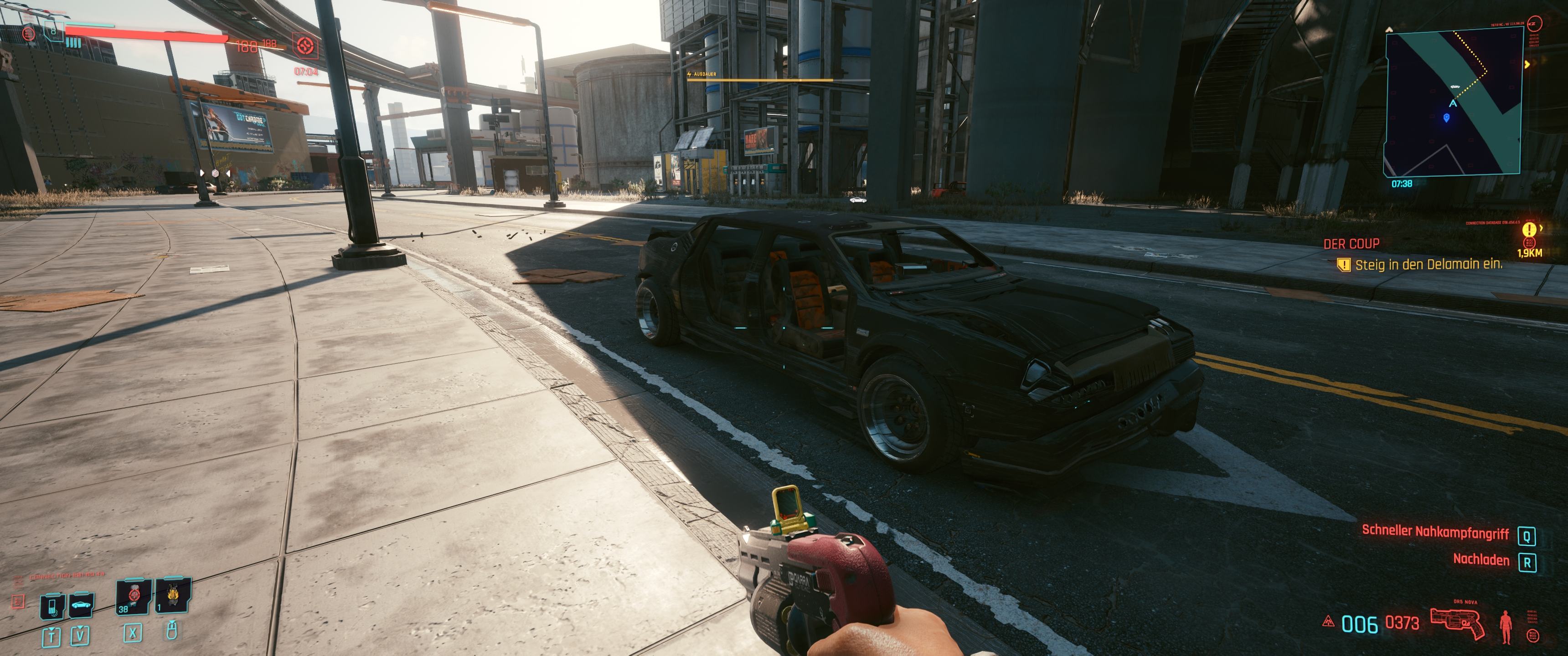Select the call vehicle car icon
The width and height of the screenshot is (1568, 656).
click(80, 605)
